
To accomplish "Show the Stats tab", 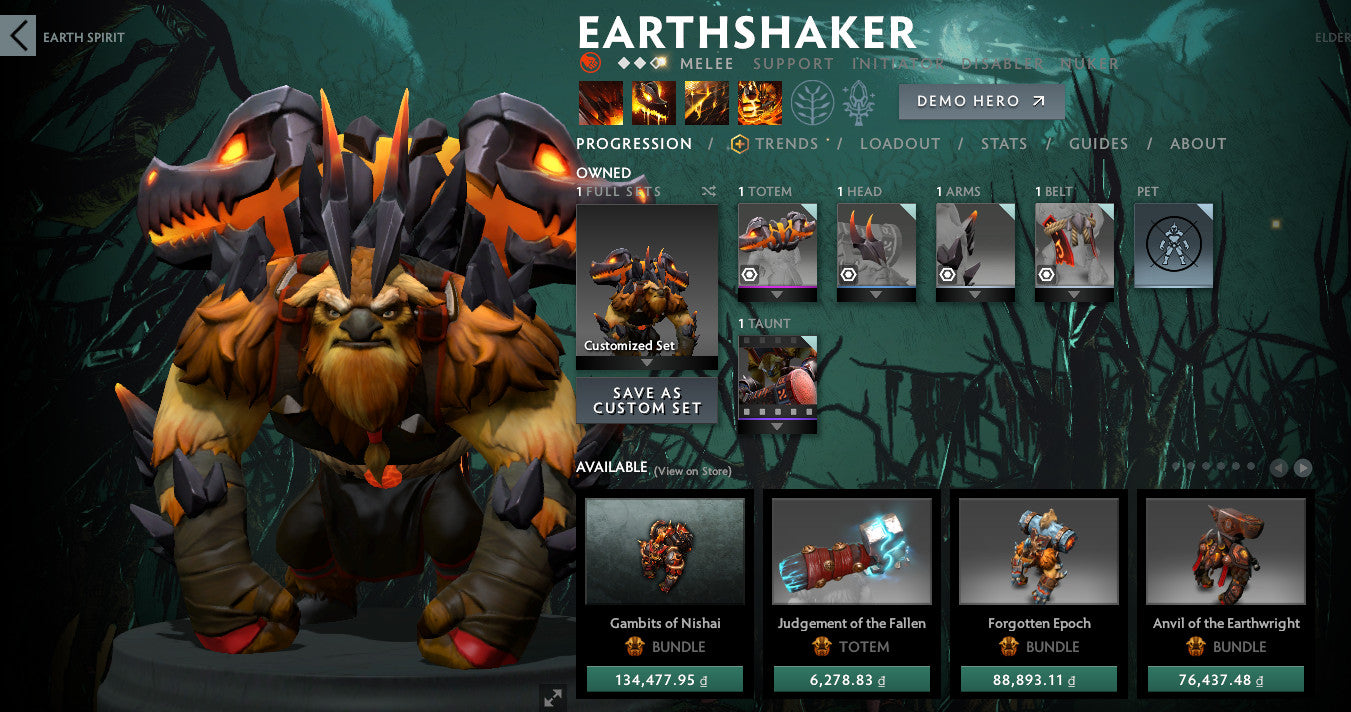I will coord(1004,144).
